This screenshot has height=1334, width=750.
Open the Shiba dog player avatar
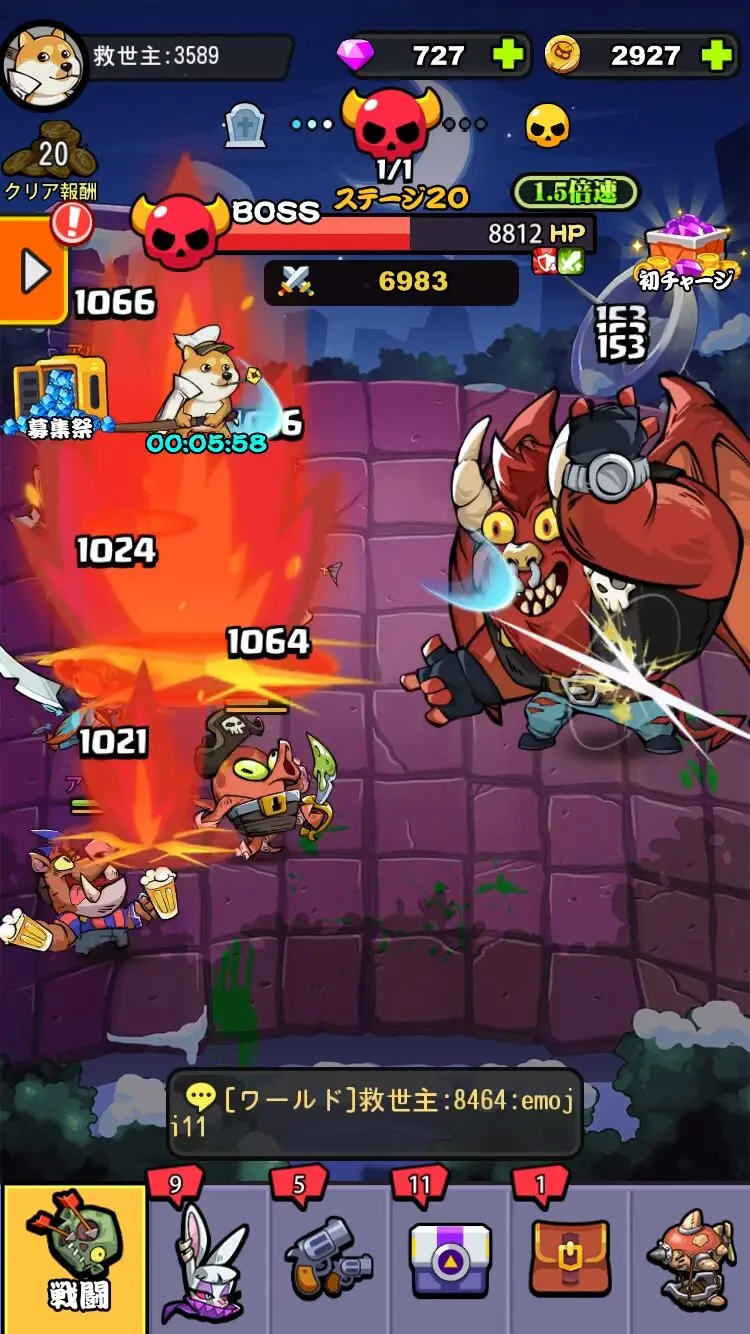point(44,64)
